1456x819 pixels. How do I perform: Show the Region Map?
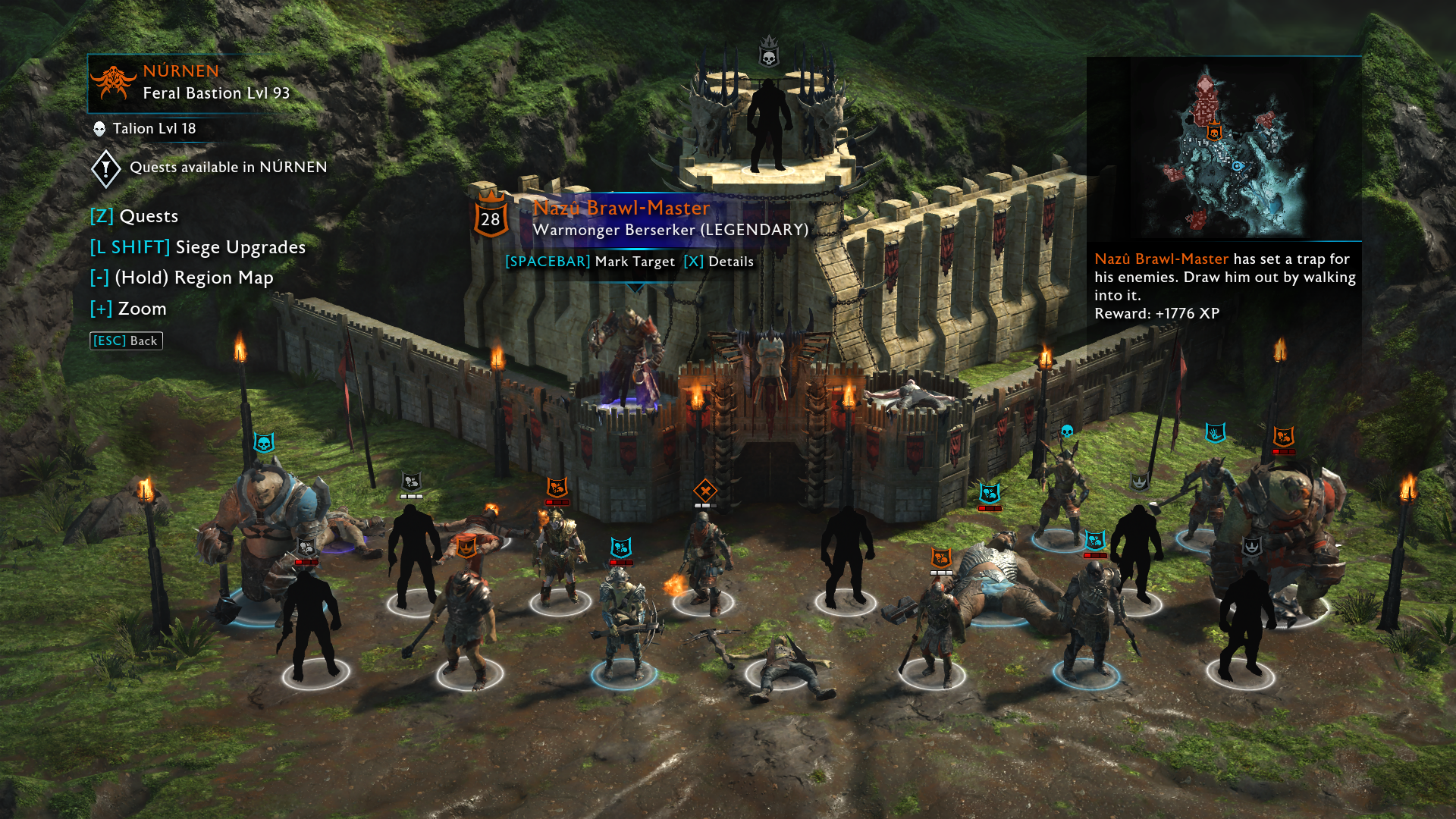(x=181, y=278)
